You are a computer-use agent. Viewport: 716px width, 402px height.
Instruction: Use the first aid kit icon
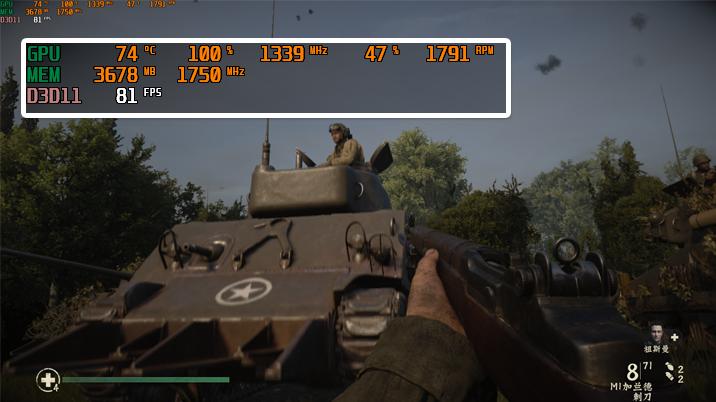tap(47, 379)
